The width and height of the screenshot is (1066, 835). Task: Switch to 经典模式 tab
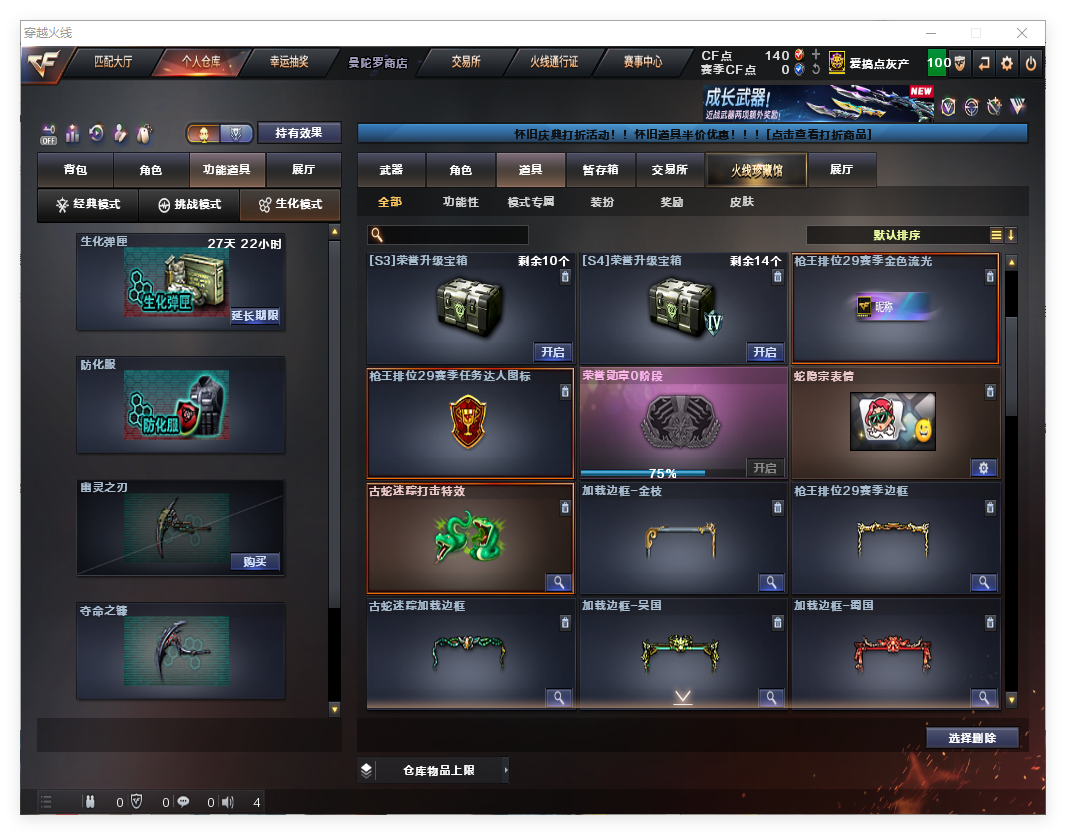click(x=88, y=204)
